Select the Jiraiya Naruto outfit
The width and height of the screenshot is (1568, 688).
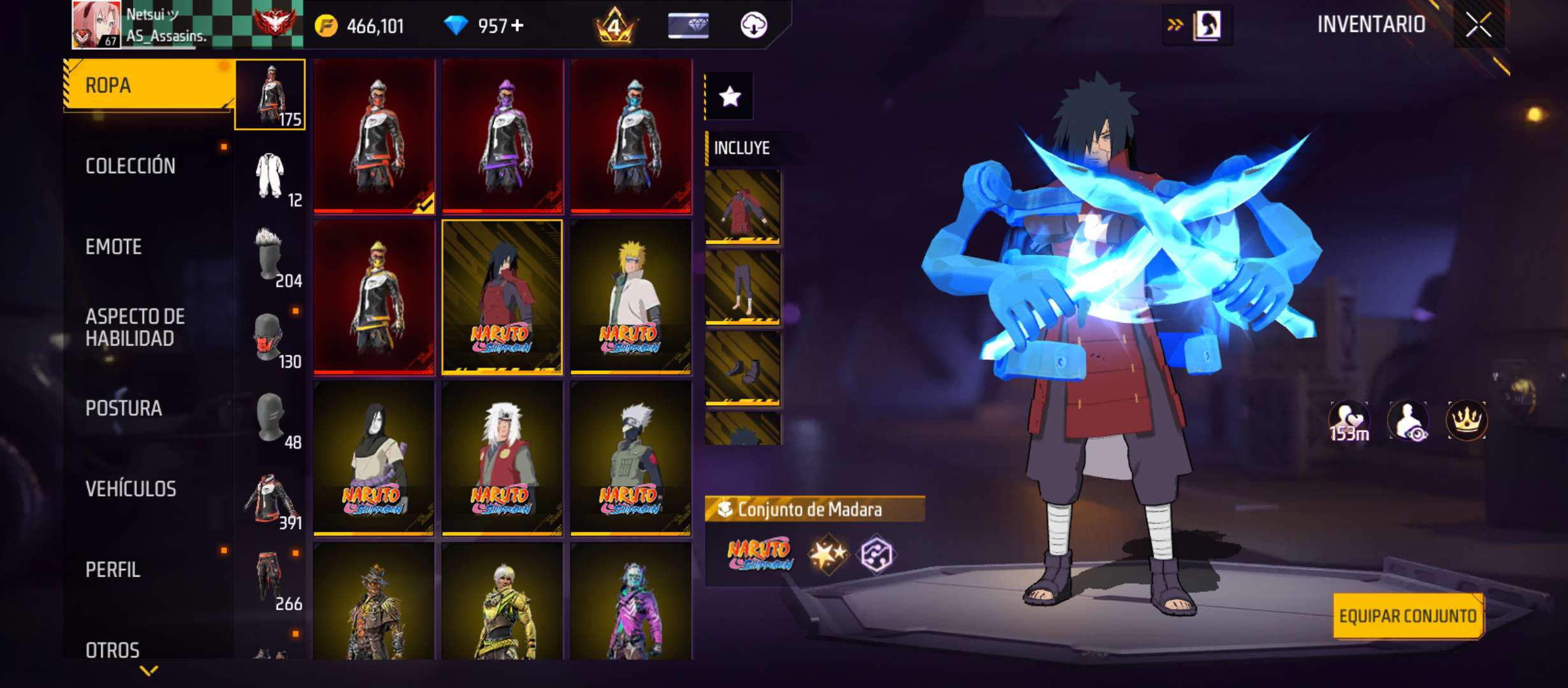502,457
